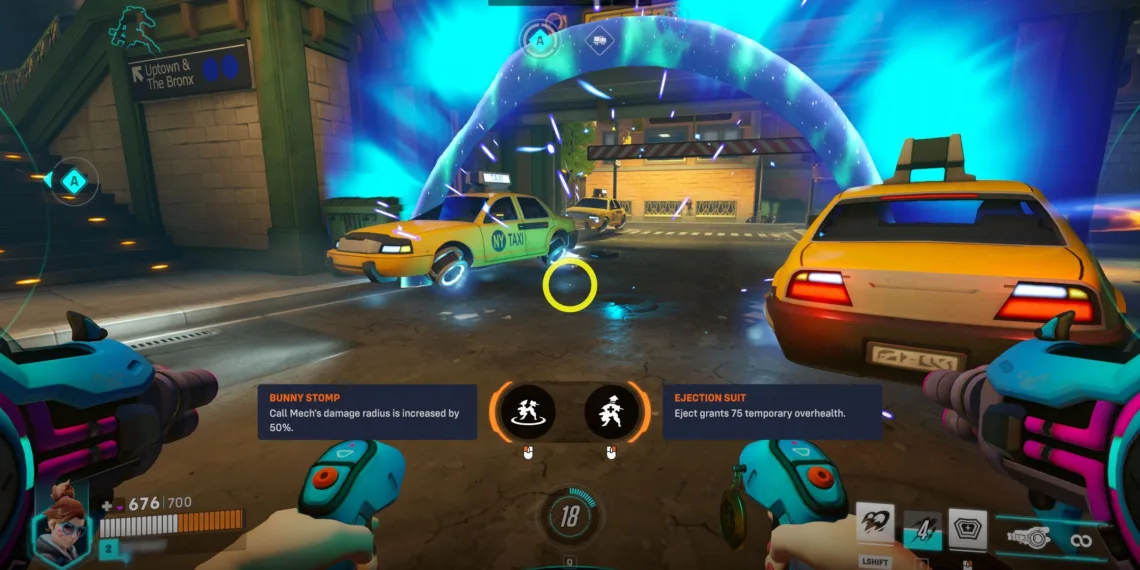Image resolution: width=1140 pixels, height=570 pixels.
Task: Click the Bunny Stomp description panel
Action: point(367,411)
